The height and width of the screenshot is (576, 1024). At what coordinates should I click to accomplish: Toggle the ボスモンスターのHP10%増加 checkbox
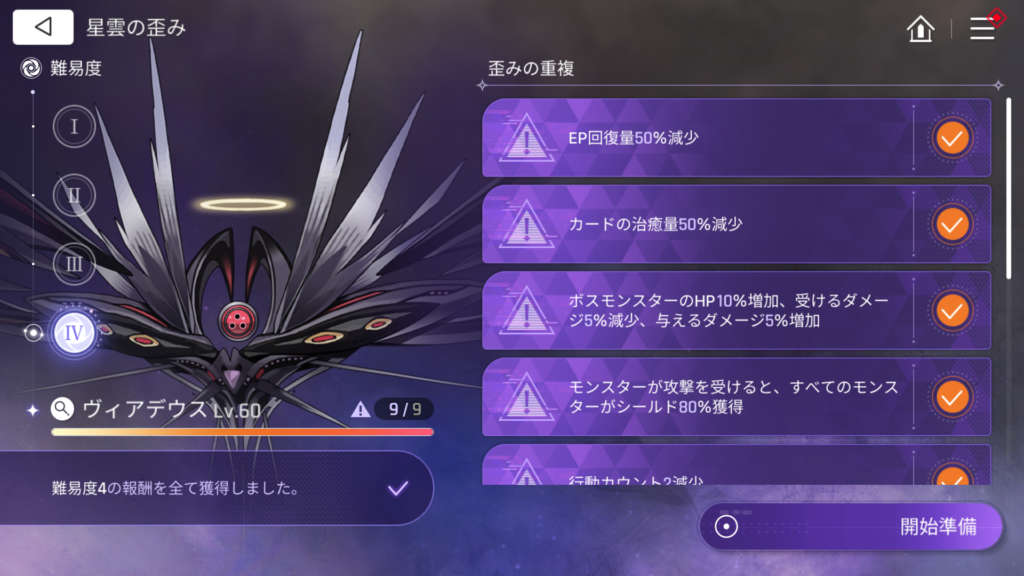[952, 310]
